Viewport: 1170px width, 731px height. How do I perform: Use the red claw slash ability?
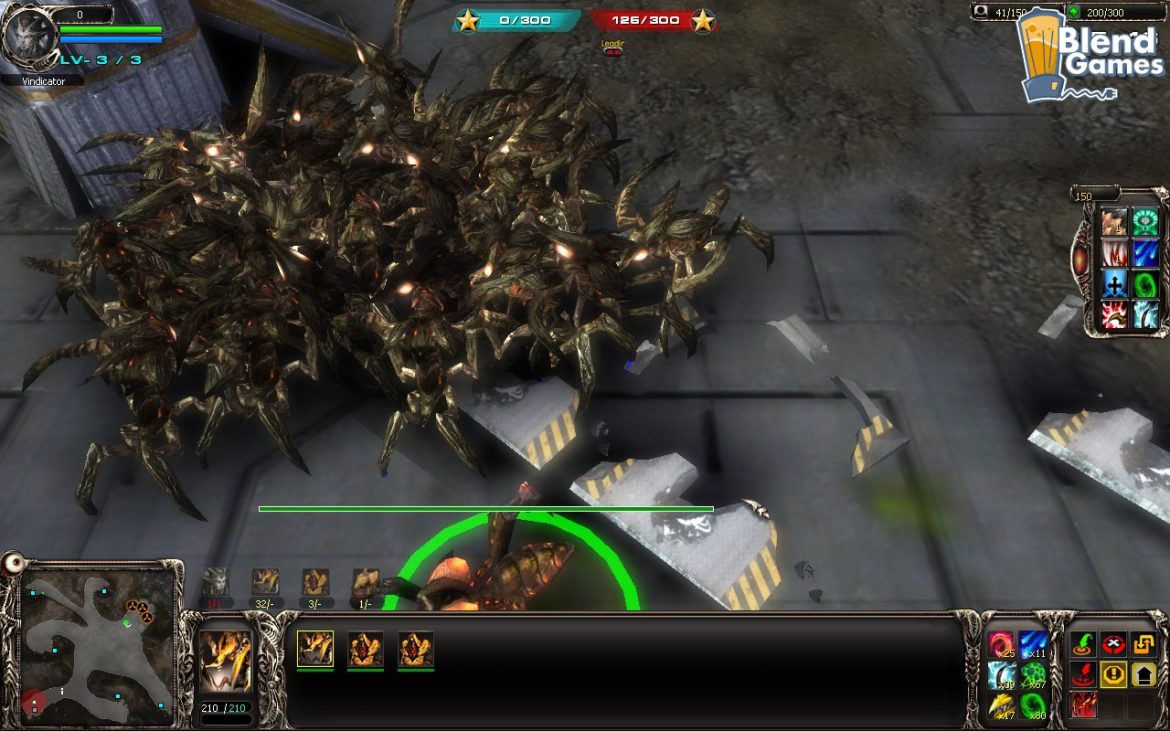click(1084, 705)
